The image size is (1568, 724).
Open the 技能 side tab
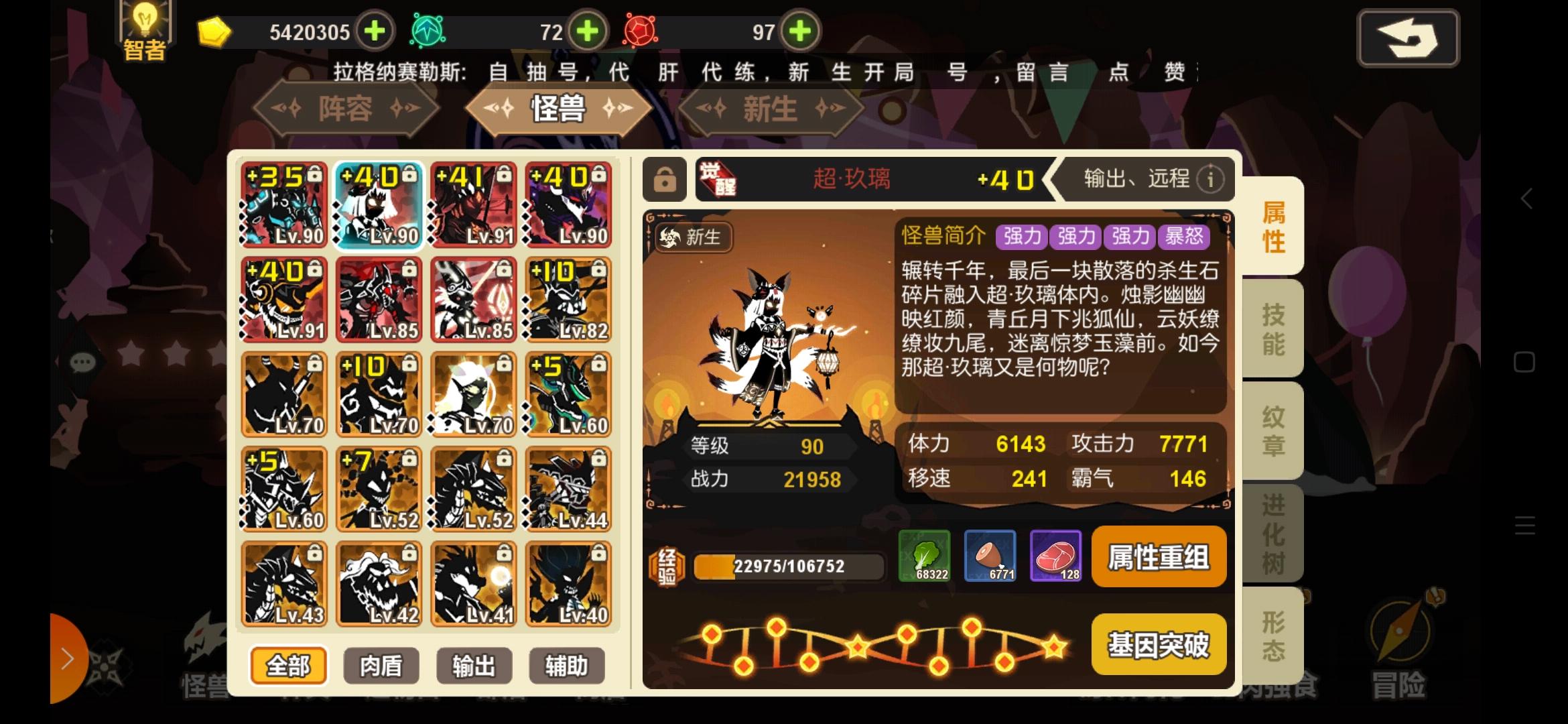(x=1272, y=328)
